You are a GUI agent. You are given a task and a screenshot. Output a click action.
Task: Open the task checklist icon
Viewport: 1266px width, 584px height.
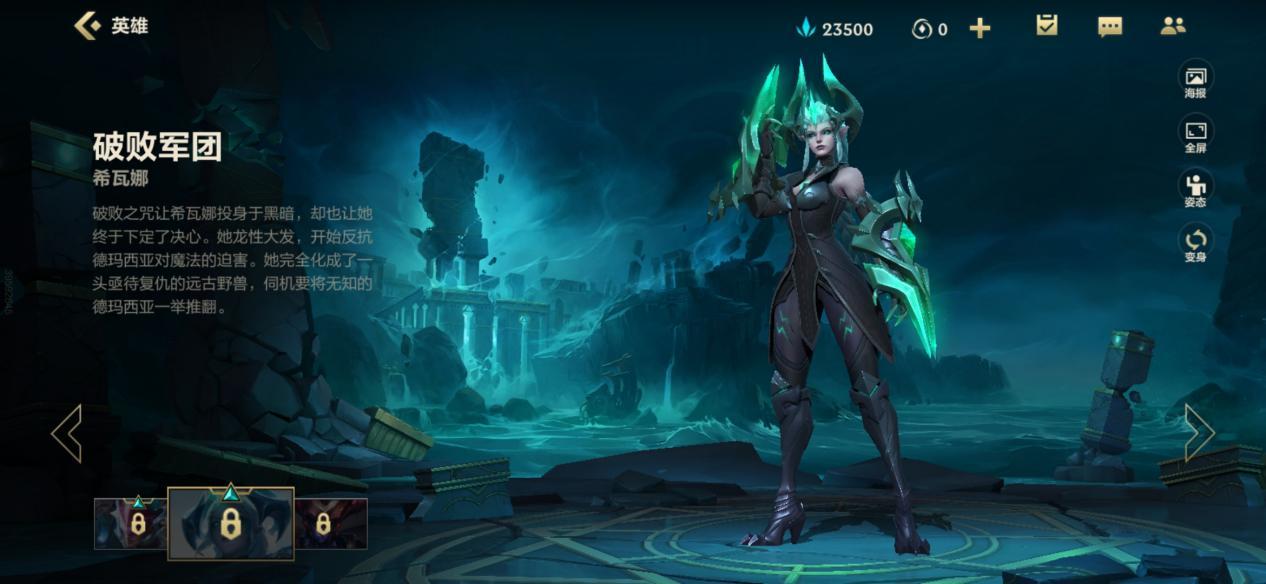point(1047,26)
